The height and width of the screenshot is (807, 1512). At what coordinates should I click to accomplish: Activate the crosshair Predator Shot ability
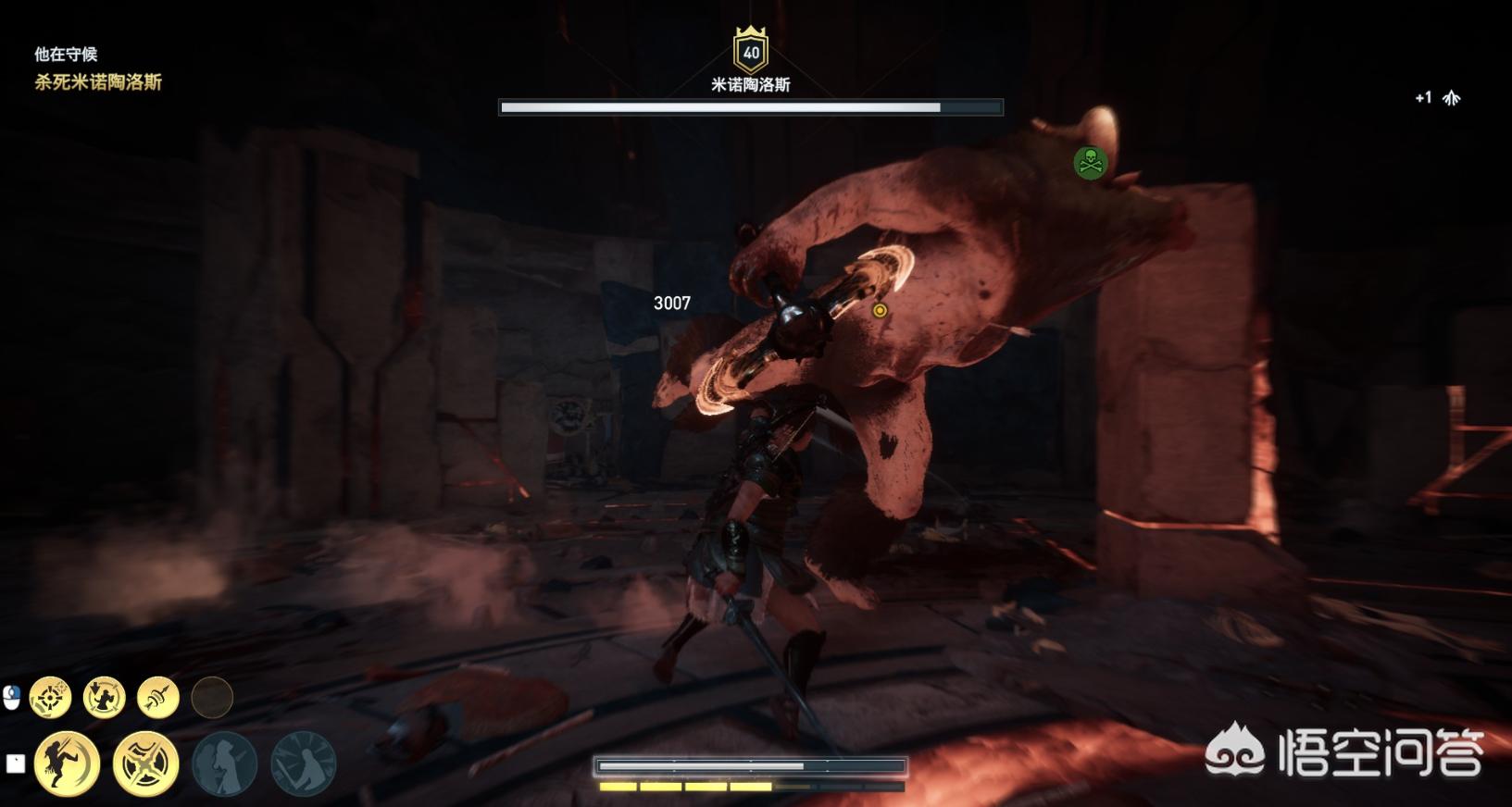(50, 698)
